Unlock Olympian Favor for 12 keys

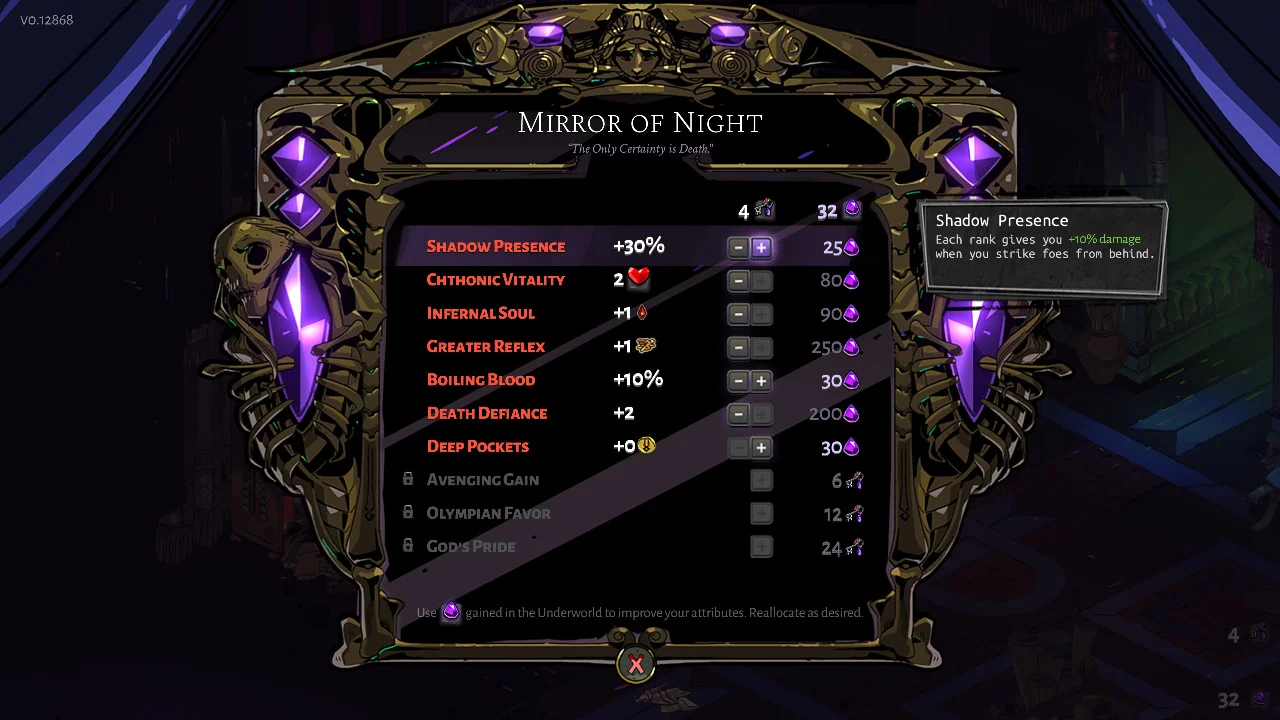[x=761, y=514]
